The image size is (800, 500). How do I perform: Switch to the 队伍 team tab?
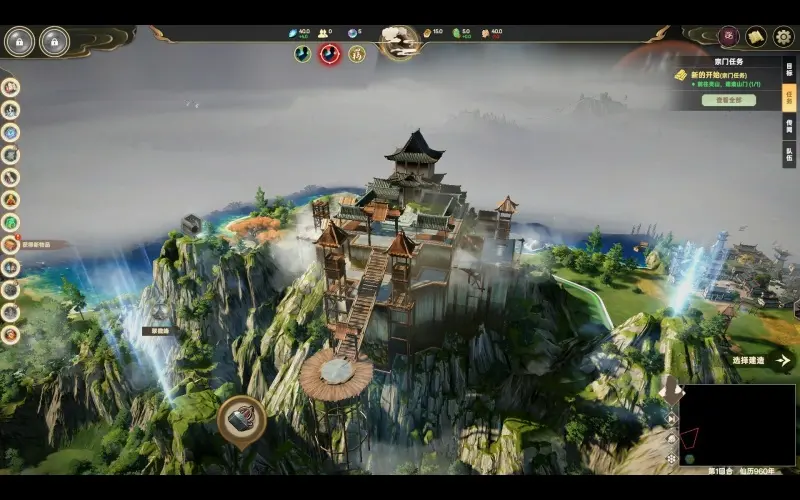point(789,155)
